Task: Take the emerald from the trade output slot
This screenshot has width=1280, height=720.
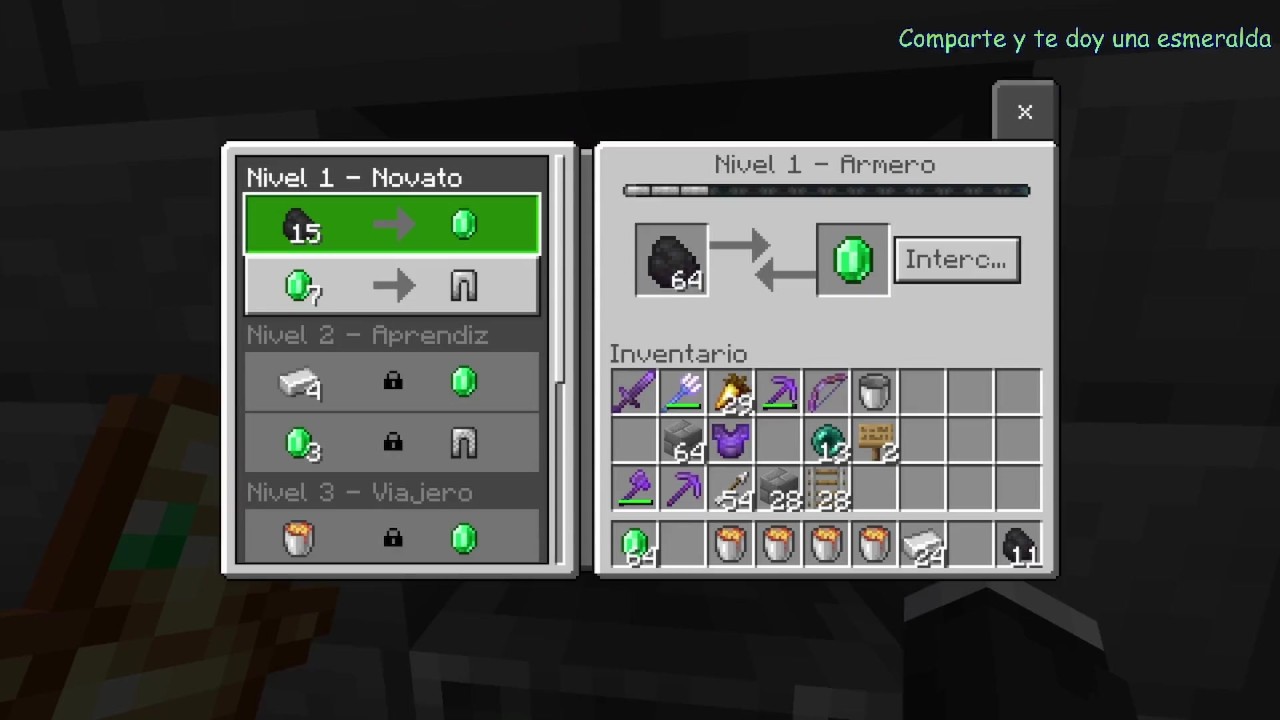Action: (x=852, y=260)
